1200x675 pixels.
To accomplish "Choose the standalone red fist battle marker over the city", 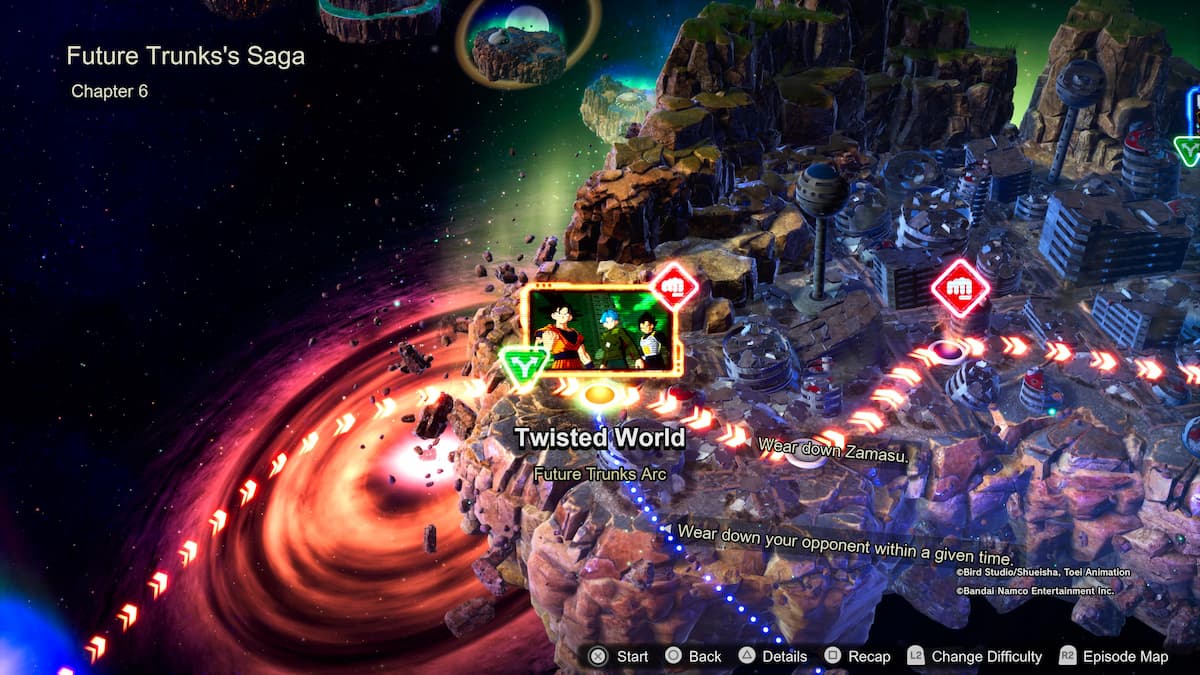I will tap(960, 288).
